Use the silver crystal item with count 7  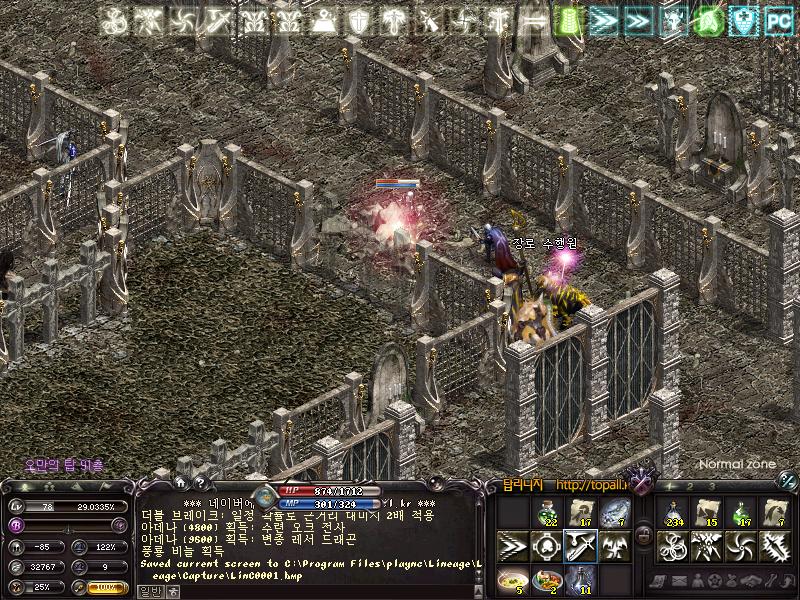click(615, 513)
